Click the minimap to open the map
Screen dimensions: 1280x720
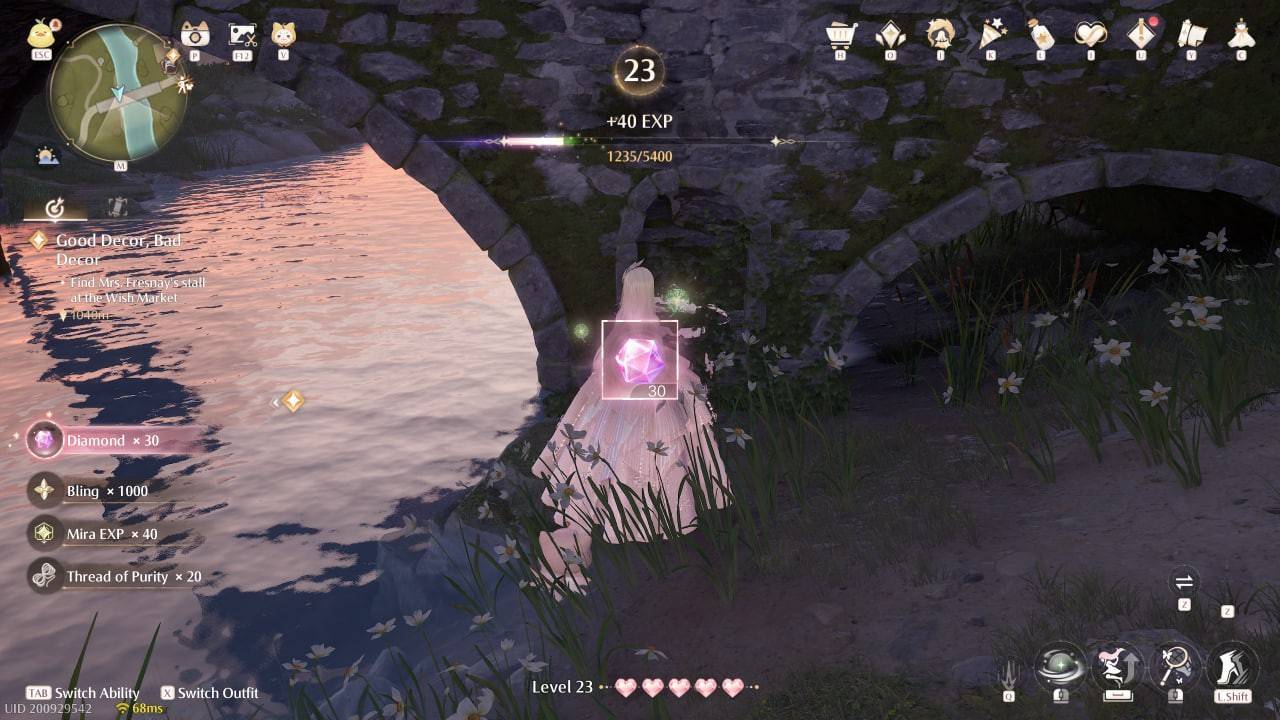118,92
